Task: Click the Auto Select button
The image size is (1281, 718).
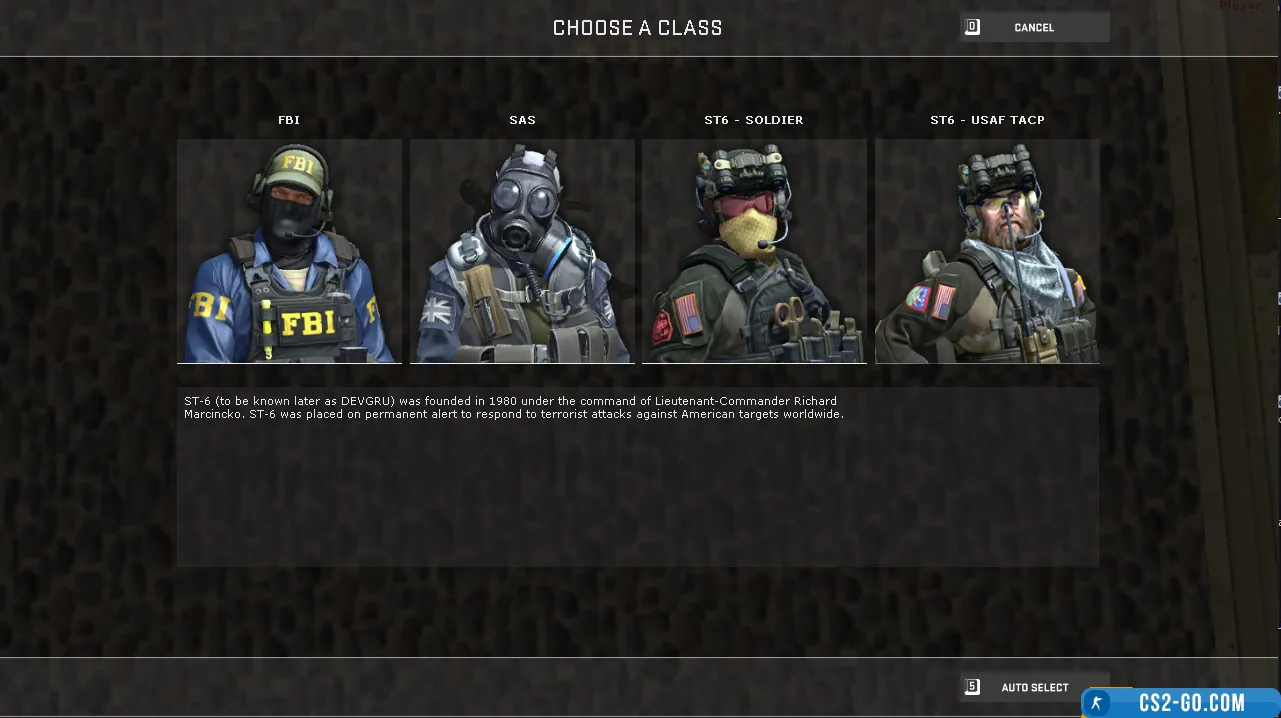Action: pyautogui.click(x=1034, y=687)
